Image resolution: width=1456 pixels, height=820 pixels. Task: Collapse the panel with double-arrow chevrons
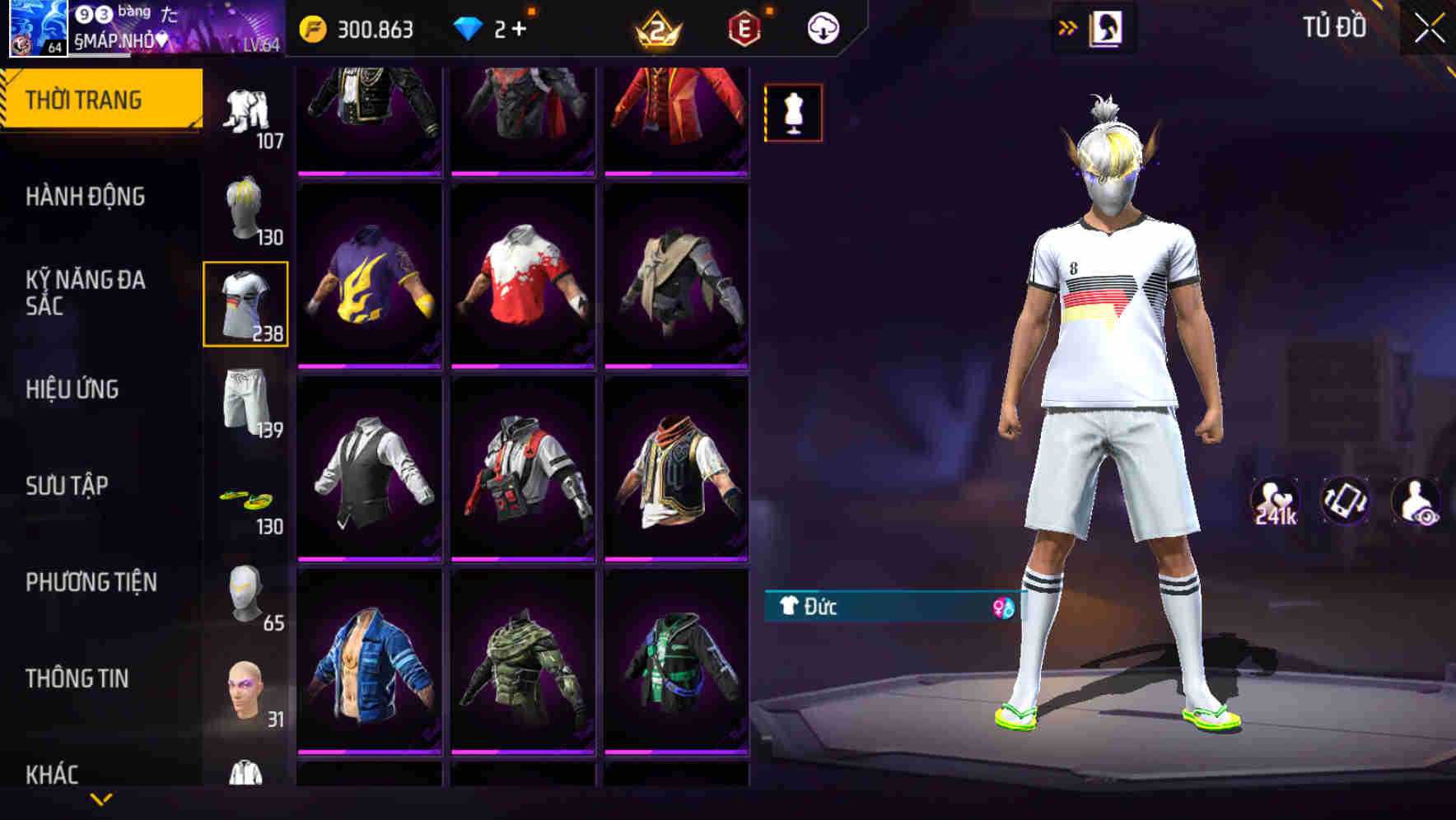tap(1066, 26)
